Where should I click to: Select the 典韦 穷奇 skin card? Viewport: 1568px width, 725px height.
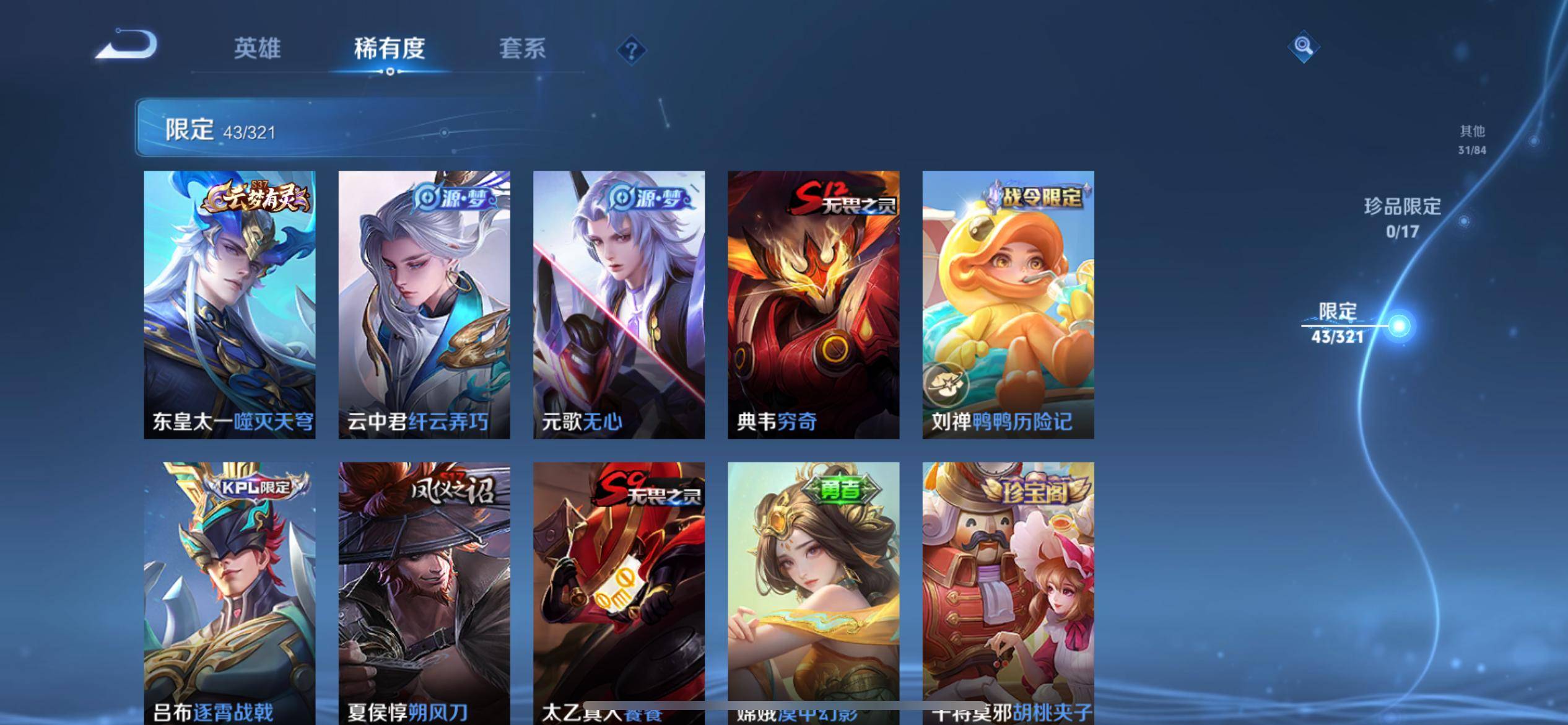[x=813, y=304]
